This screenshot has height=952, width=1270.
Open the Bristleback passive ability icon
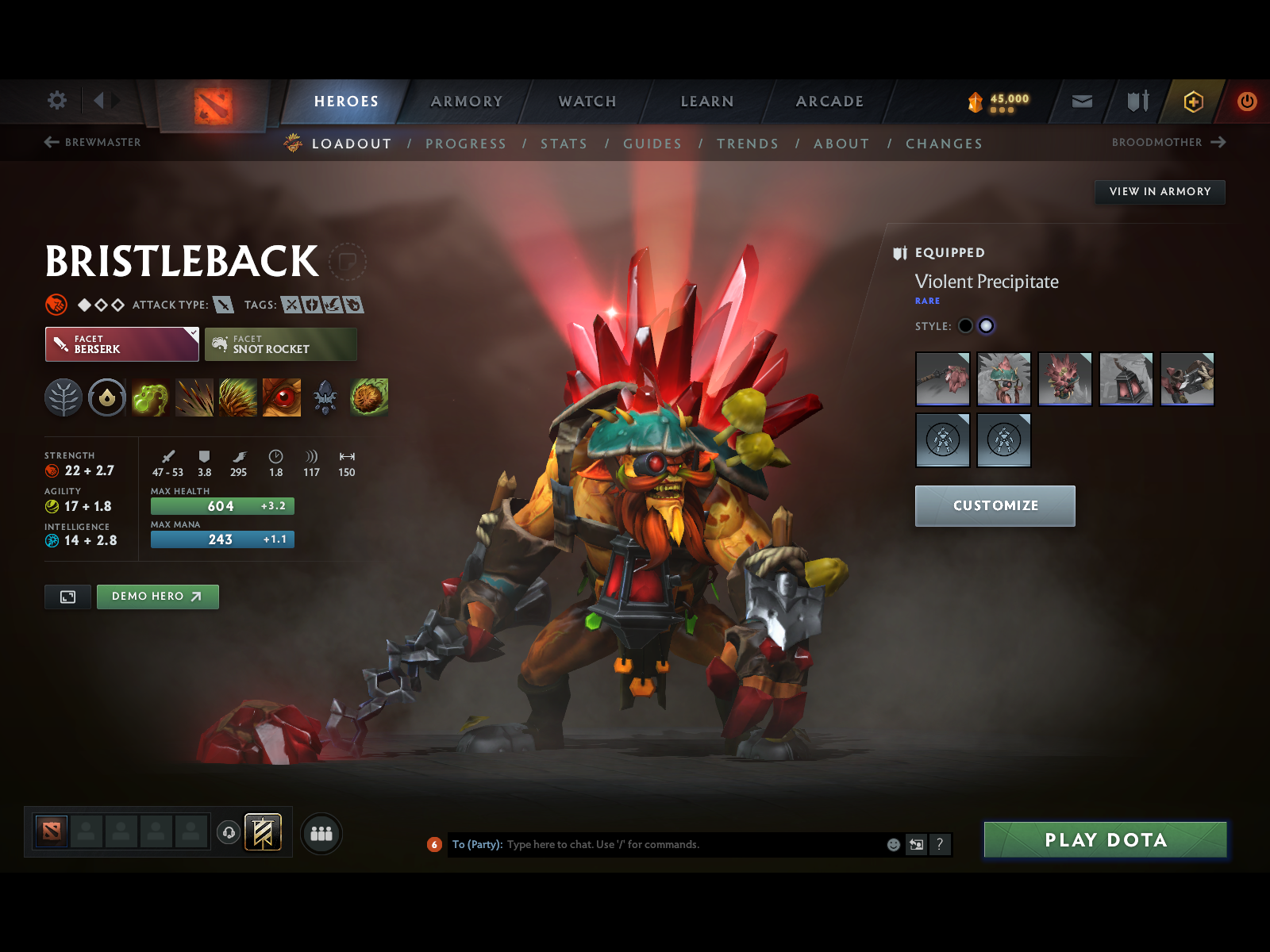click(x=238, y=398)
